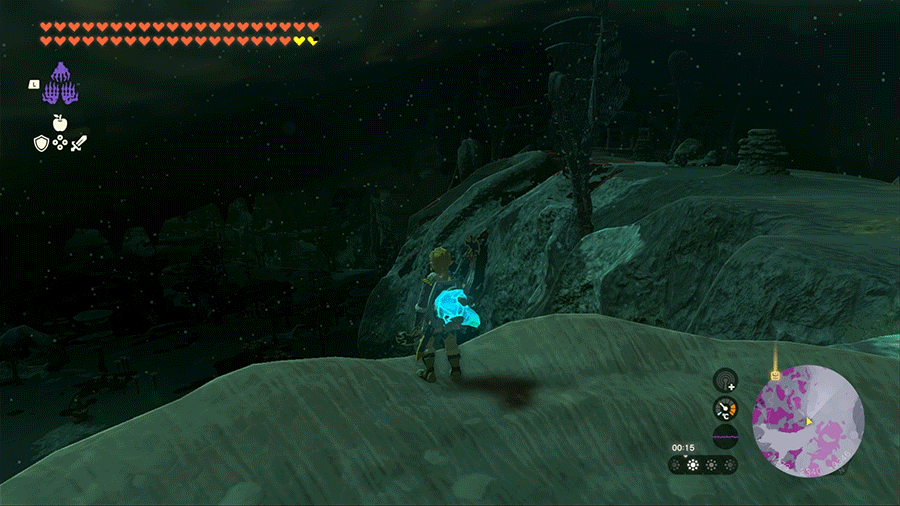Check the temperature gauge icon
Screen dimensions: 900x506
[x=726, y=408]
